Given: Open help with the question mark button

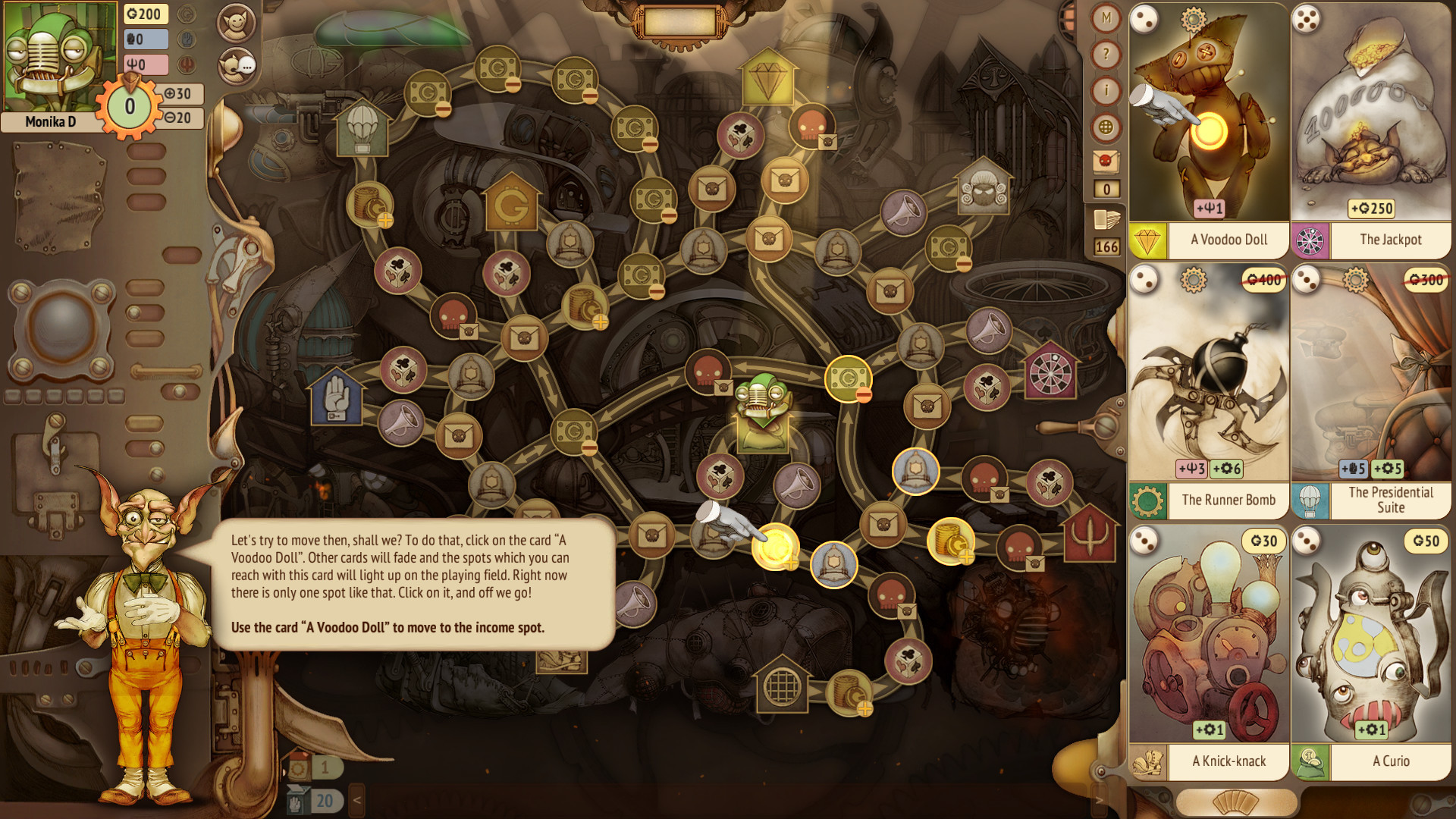Looking at the screenshot, I should 1106,55.
